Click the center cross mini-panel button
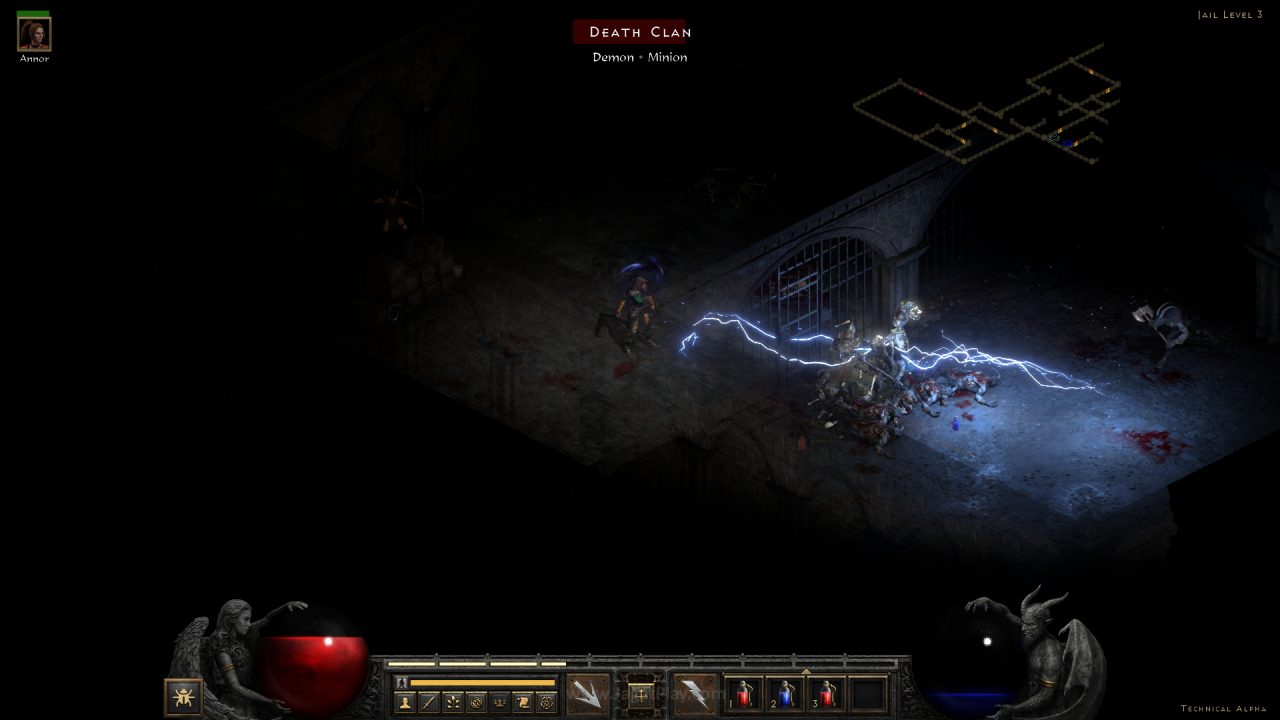1280x720 pixels. coord(641,694)
